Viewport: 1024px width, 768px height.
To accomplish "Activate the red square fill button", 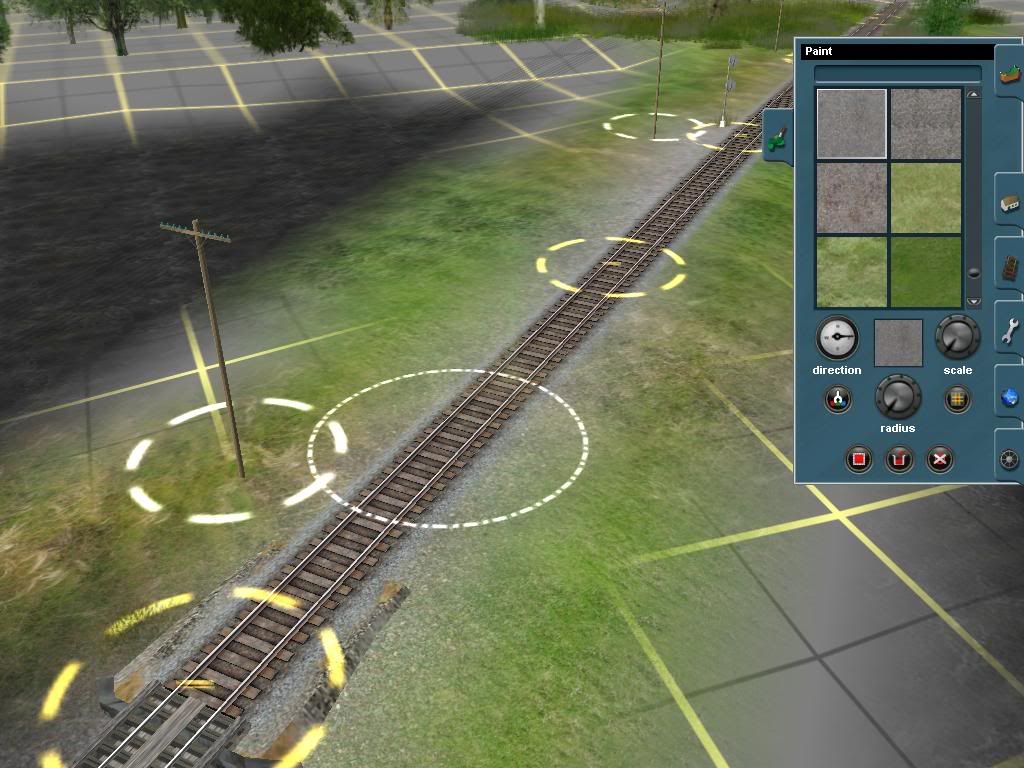I will coord(858,460).
